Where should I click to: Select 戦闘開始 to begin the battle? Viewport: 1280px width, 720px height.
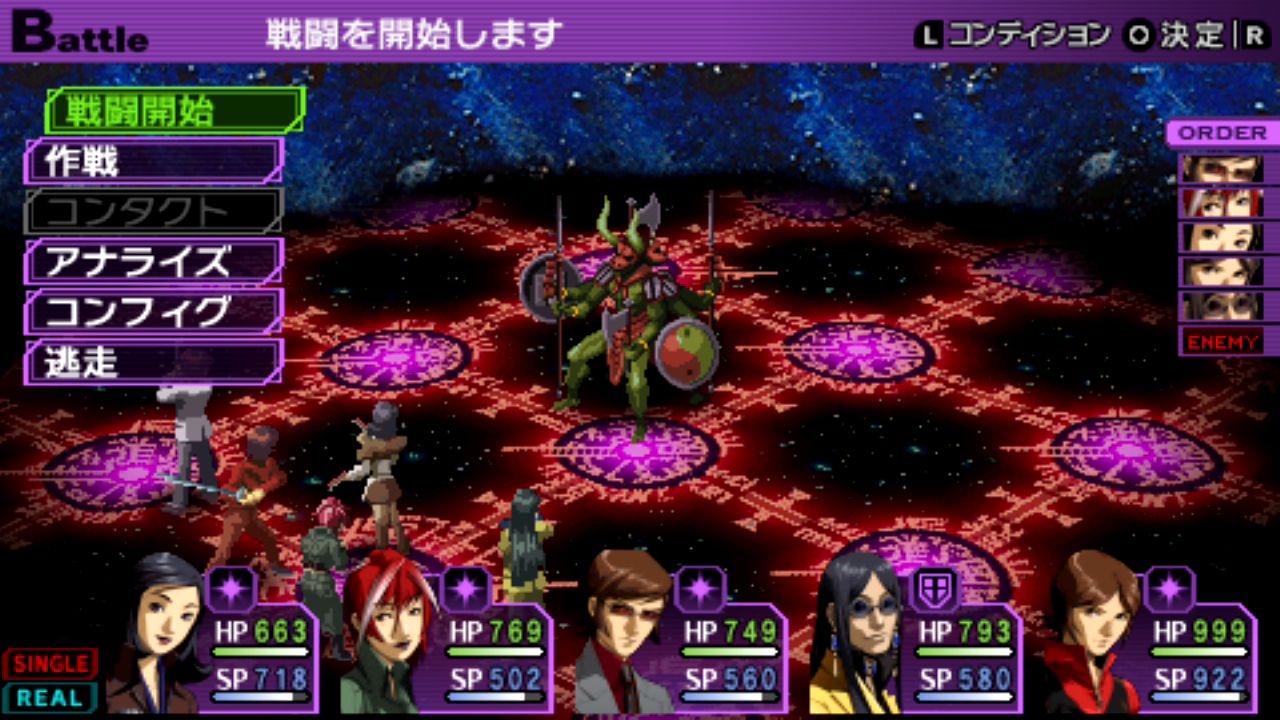click(x=174, y=111)
